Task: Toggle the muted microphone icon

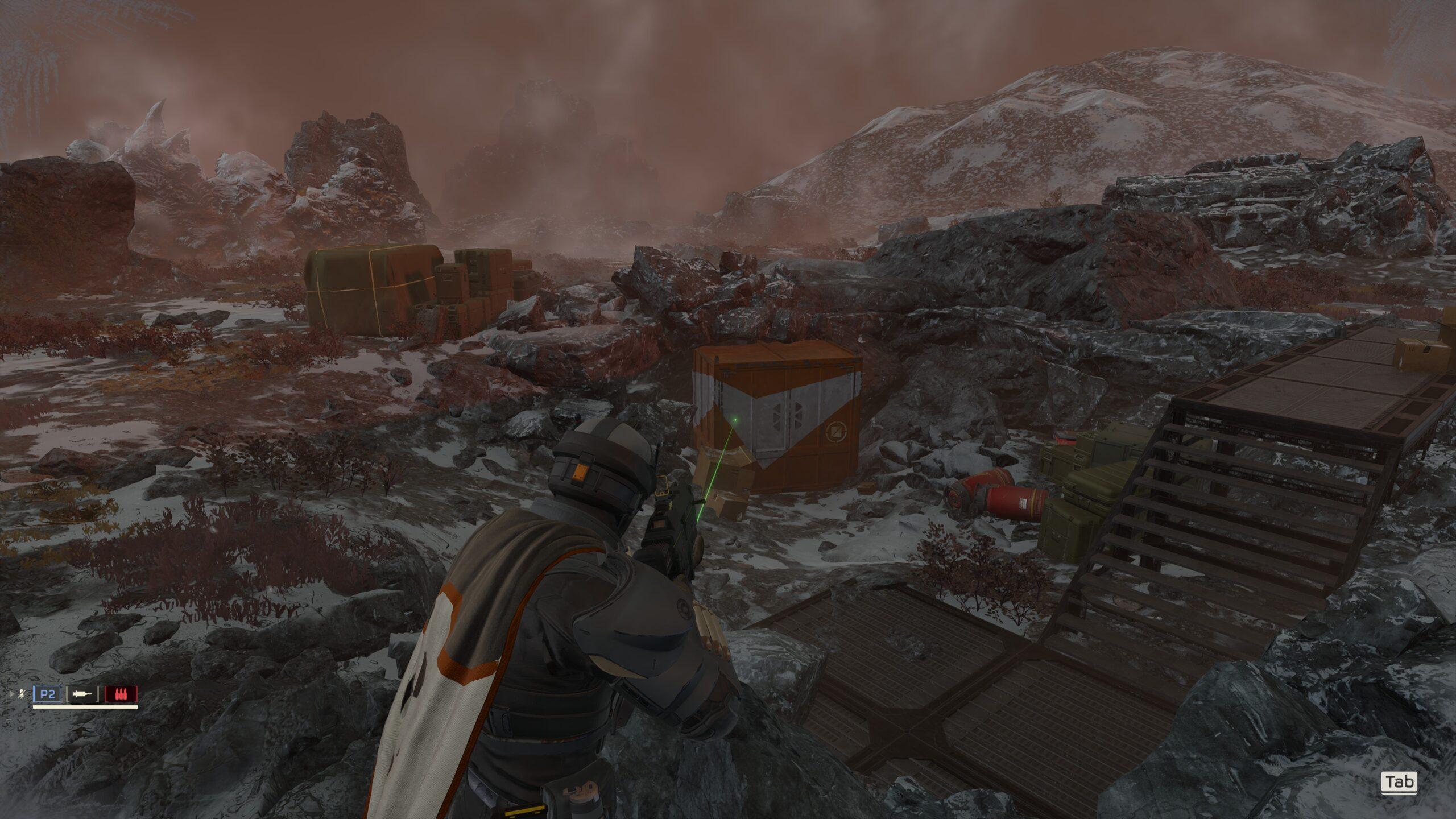Action: click(x=22, y=694)
